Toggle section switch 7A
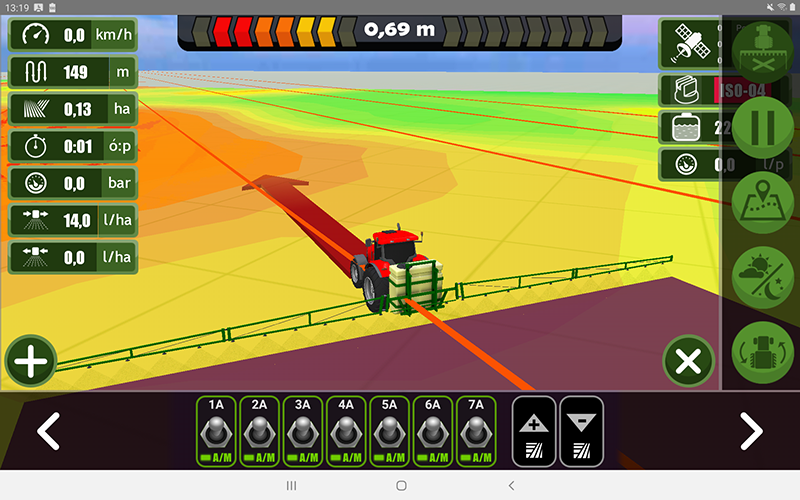Screen dimensions: 800x500 476,431
